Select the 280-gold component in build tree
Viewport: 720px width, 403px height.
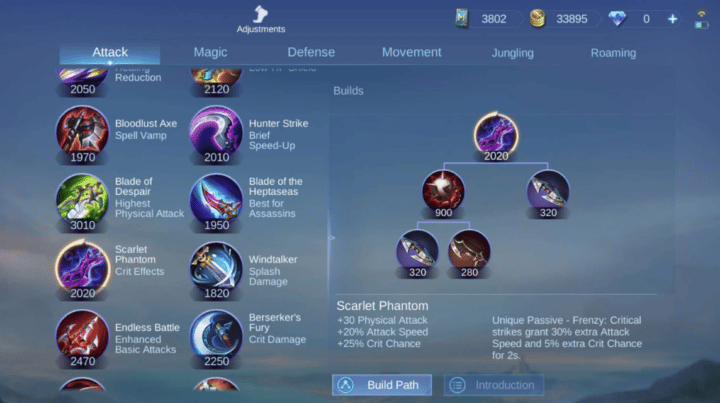pyautogui.click(x=469, y=250)
